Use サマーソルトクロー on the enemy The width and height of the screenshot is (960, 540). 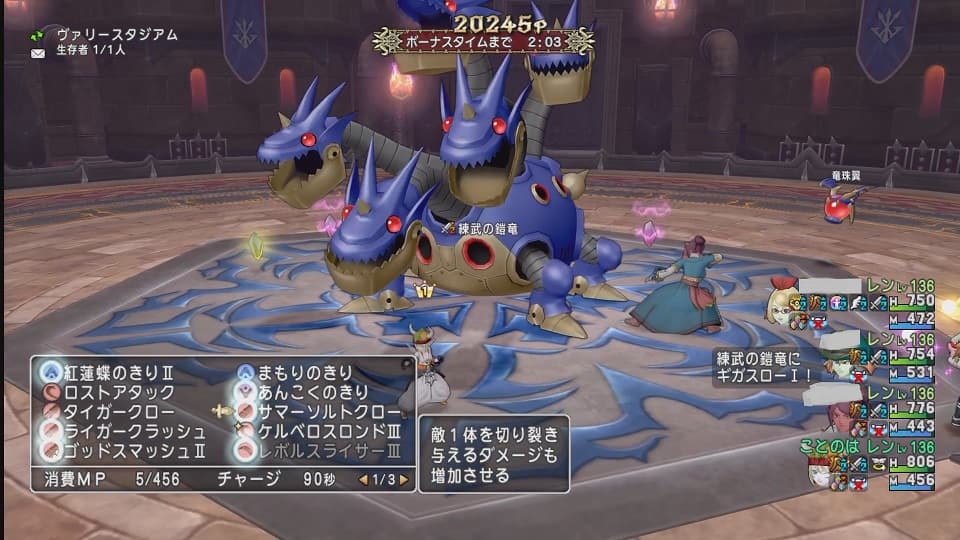[x=318, y=412]
